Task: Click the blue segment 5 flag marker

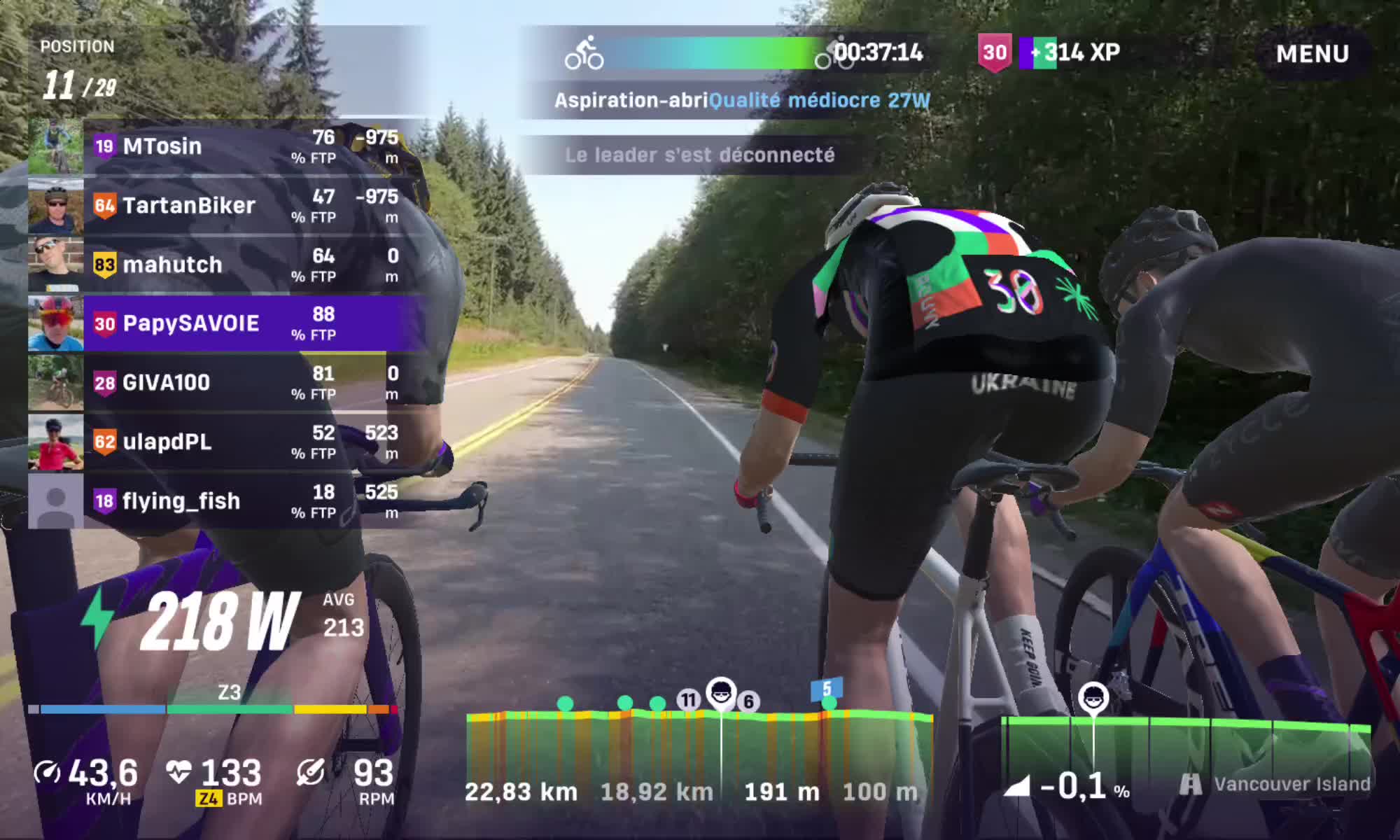Action: tap(826, 689)
